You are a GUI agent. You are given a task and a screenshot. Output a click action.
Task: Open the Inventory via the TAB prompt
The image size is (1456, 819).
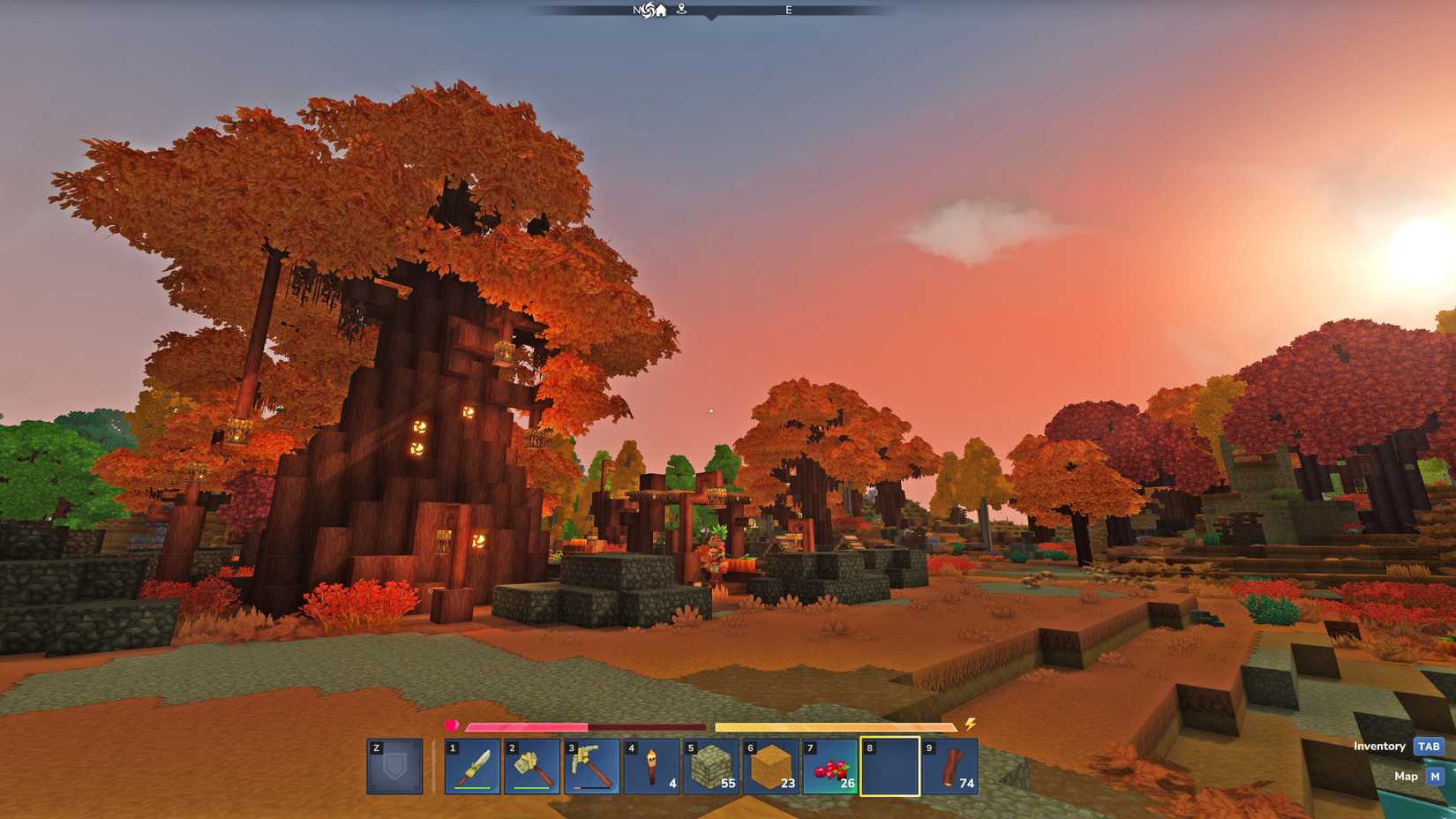point(1428,746)
